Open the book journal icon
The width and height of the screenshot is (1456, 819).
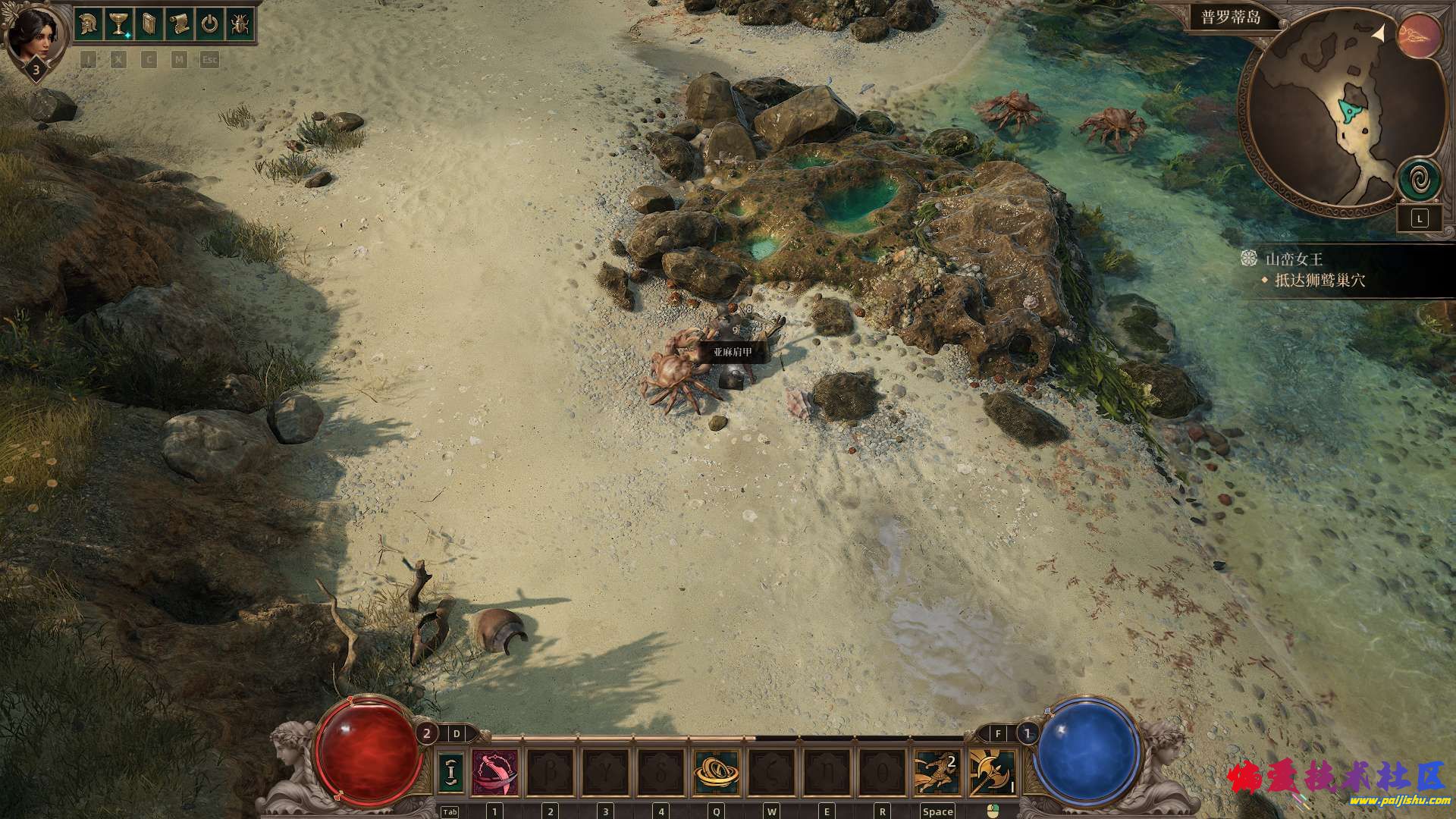(149, 24)
